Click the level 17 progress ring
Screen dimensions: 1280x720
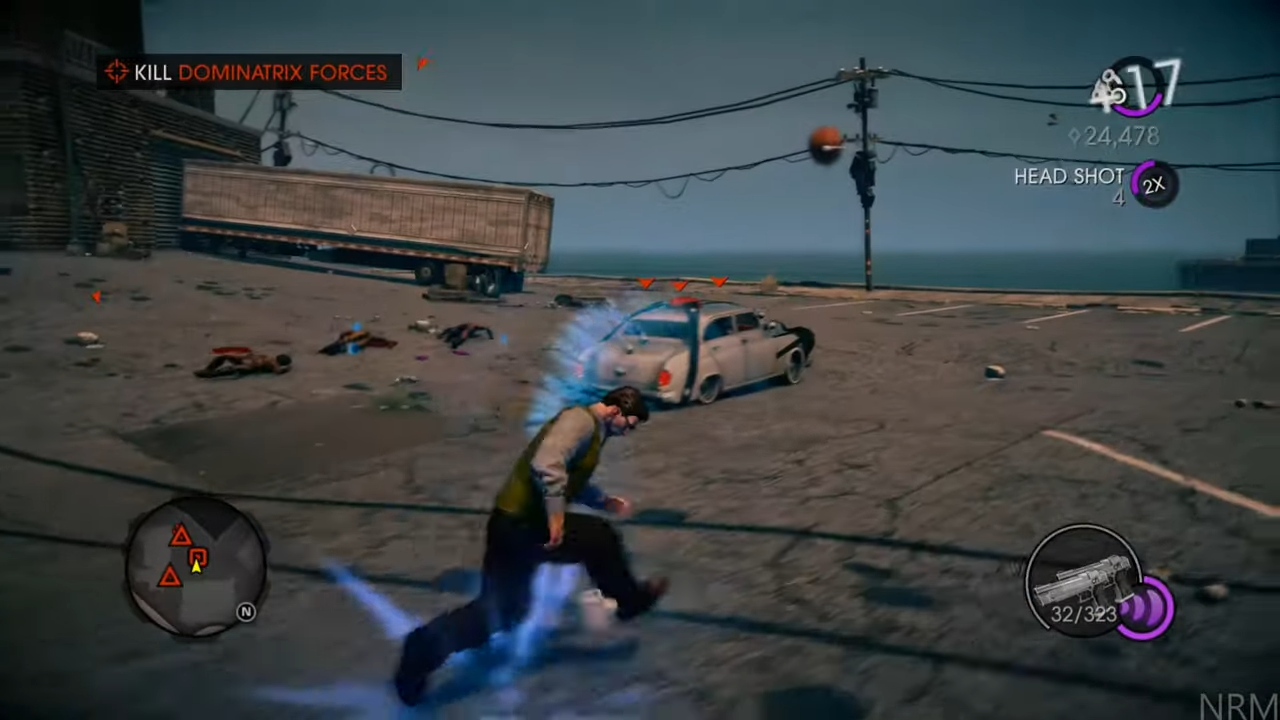(x=1138, y=88)
